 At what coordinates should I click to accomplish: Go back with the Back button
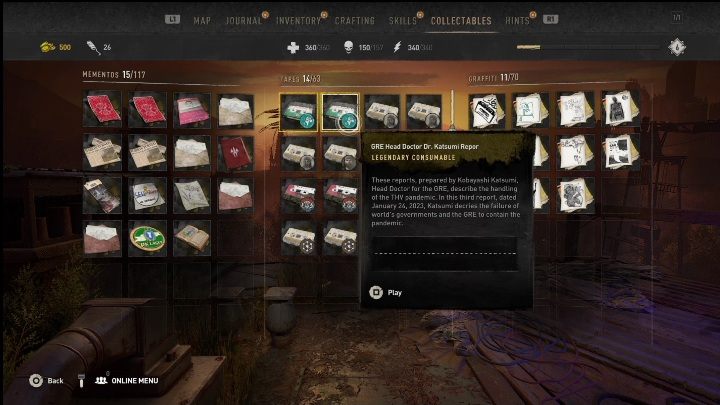46,380
